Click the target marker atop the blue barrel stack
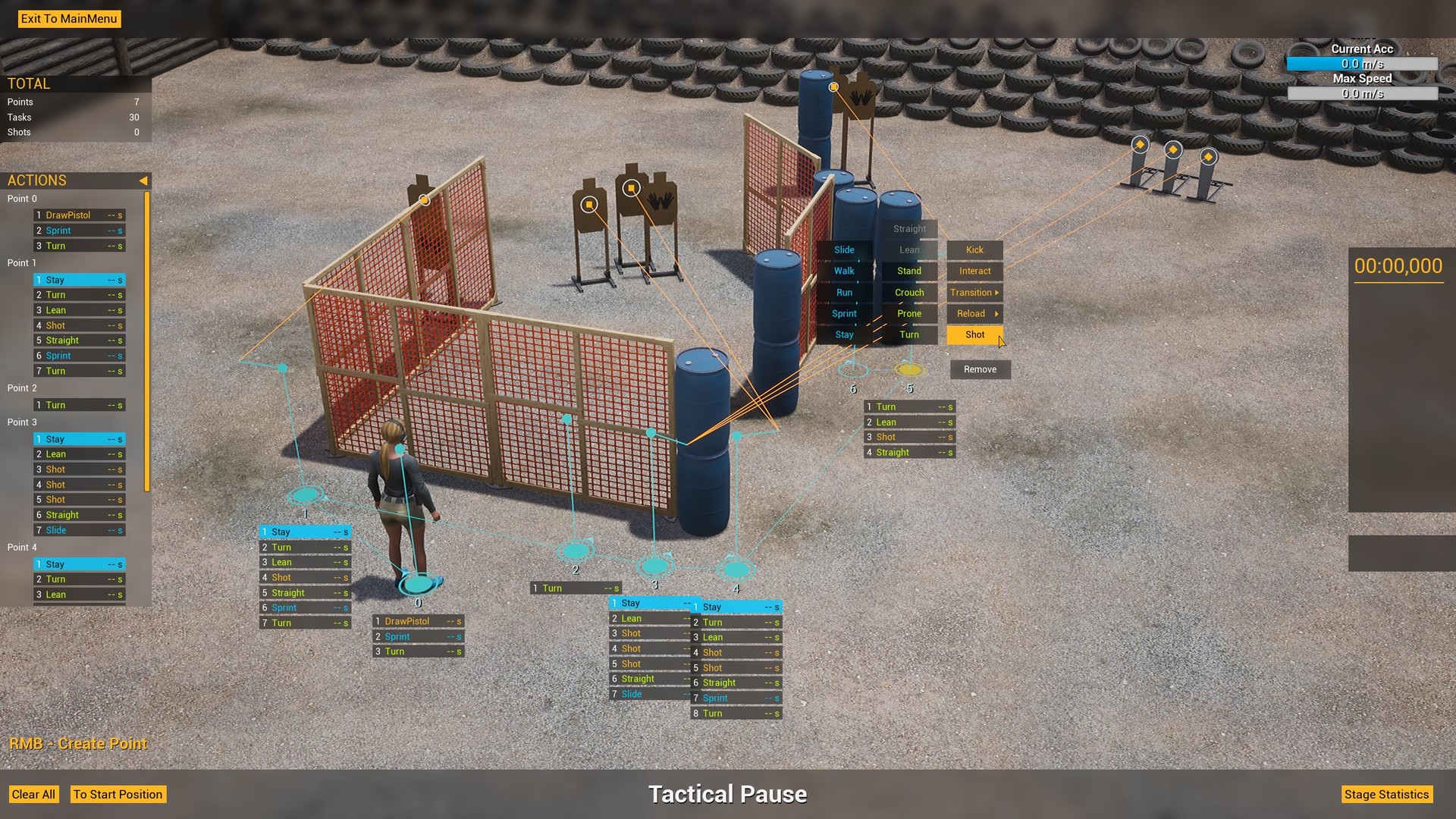Viewport: 1456px width, 819px height. coord(833,87)
